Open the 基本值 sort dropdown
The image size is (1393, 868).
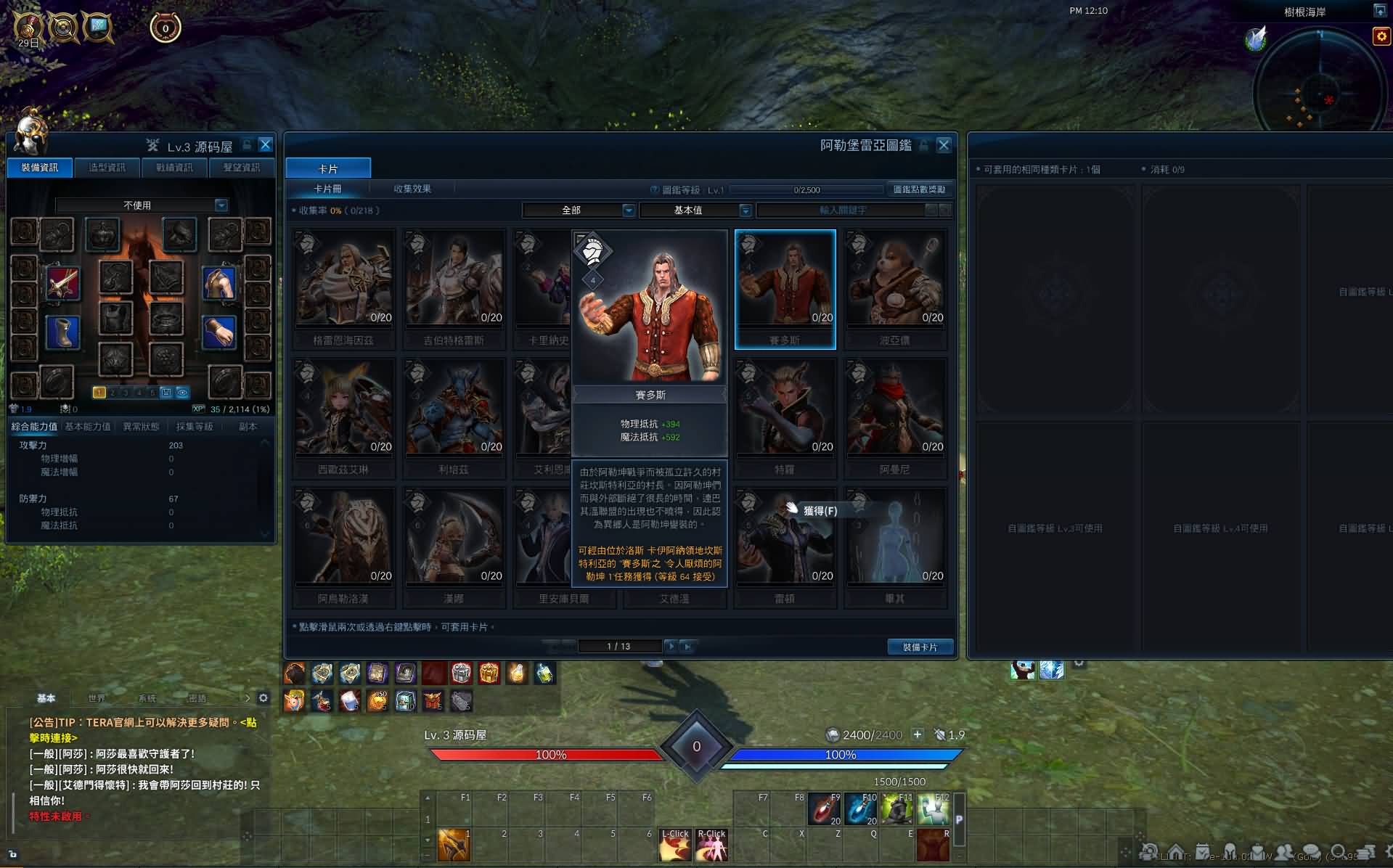[745, 210]
